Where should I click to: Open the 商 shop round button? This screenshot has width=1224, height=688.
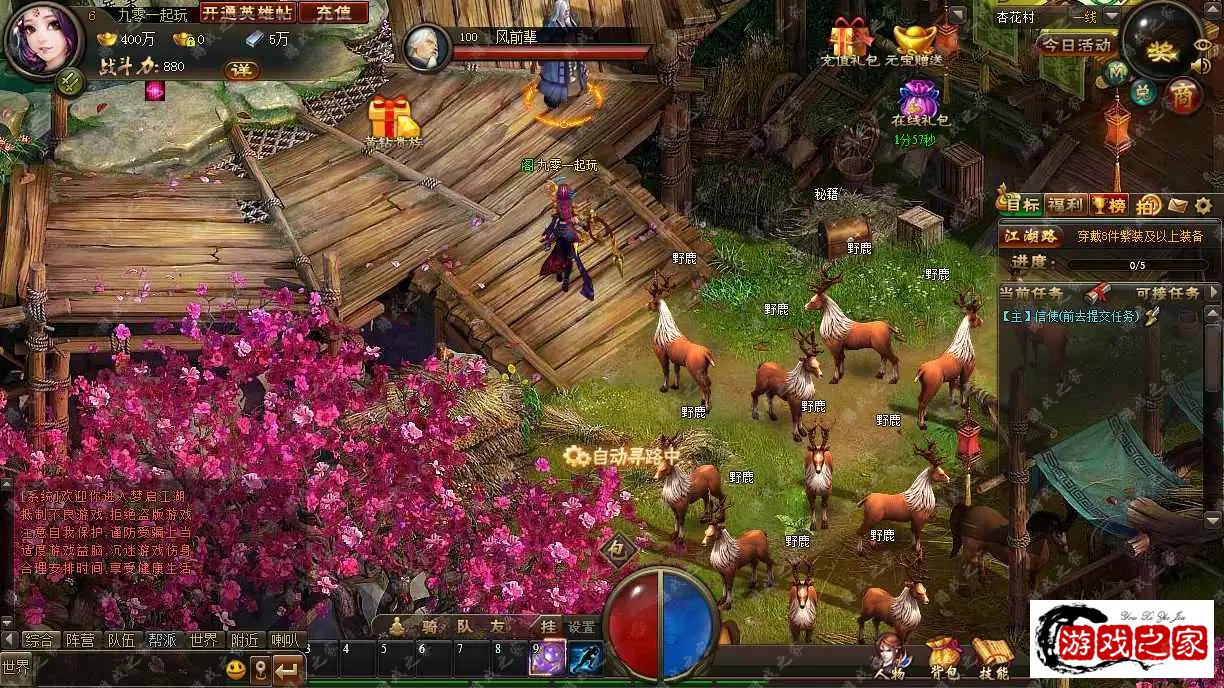1184,95
